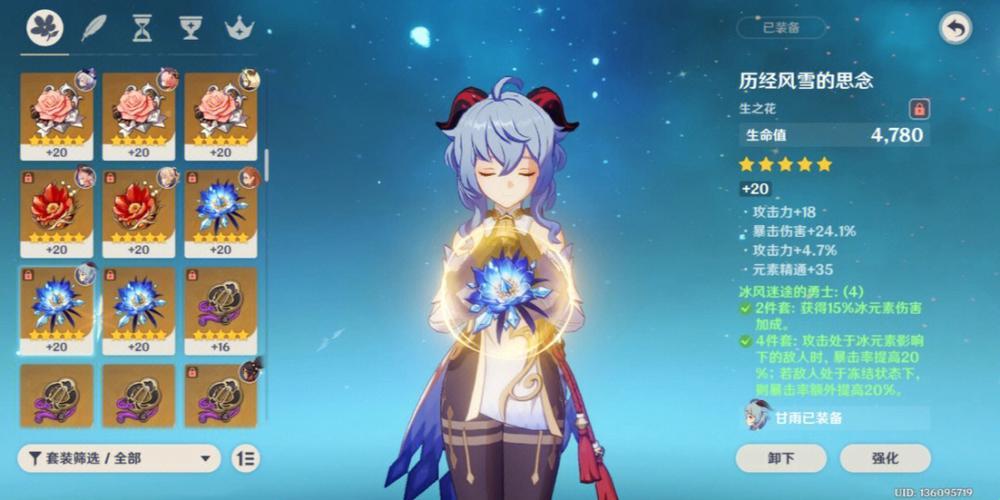This screenshot has width=1000, height=500.
Task: Return with the back arrow button
Action: click(956, 29)
